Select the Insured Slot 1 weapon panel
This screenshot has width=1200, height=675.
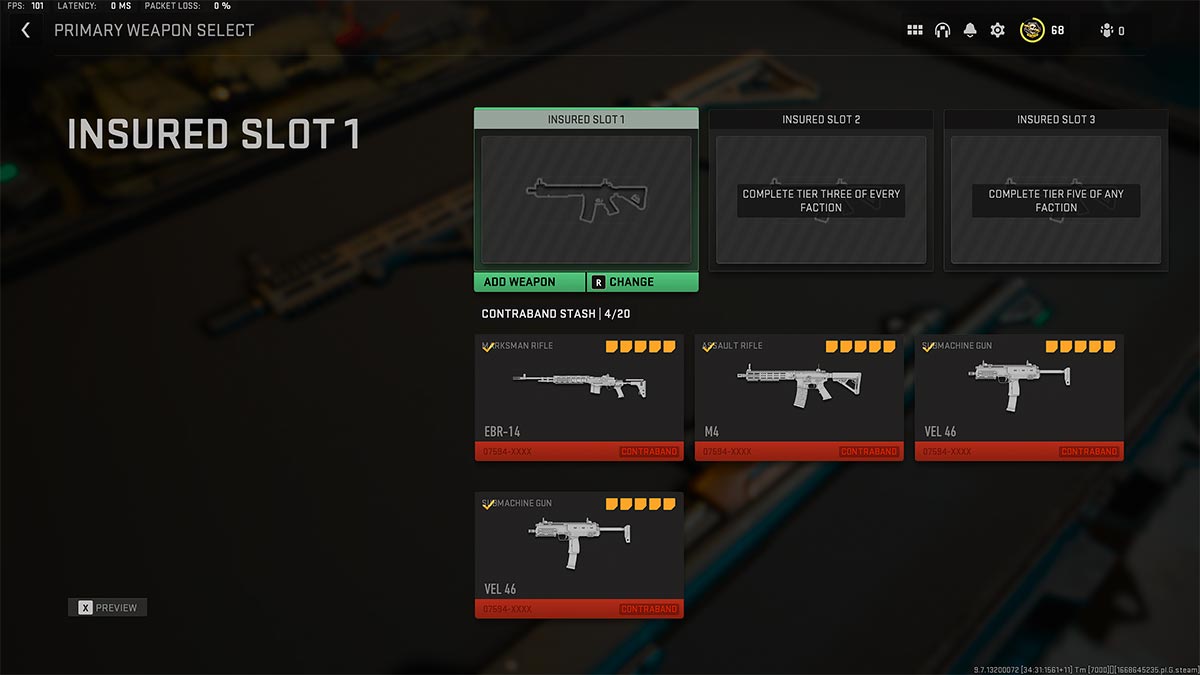point(586,199)
